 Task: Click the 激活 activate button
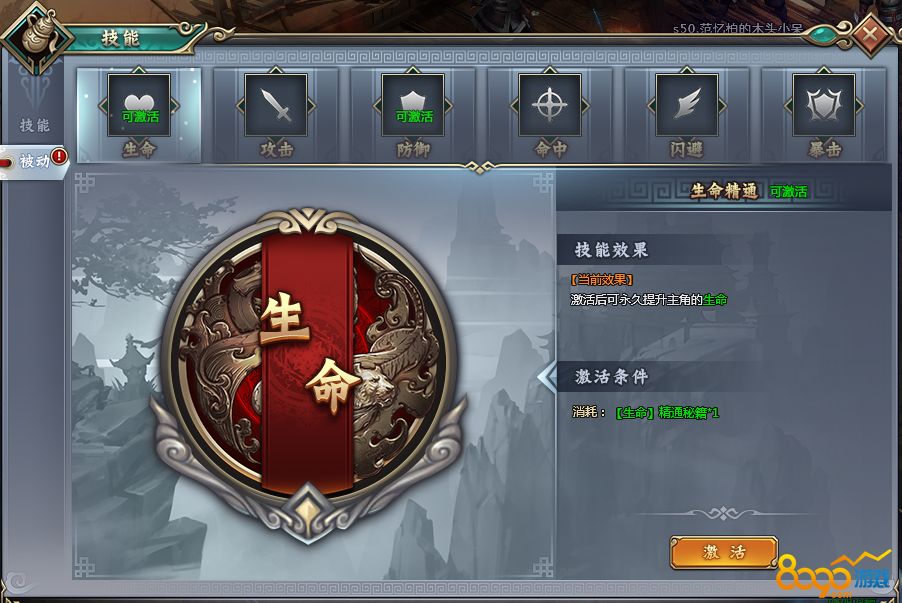[x=724, y=552]
